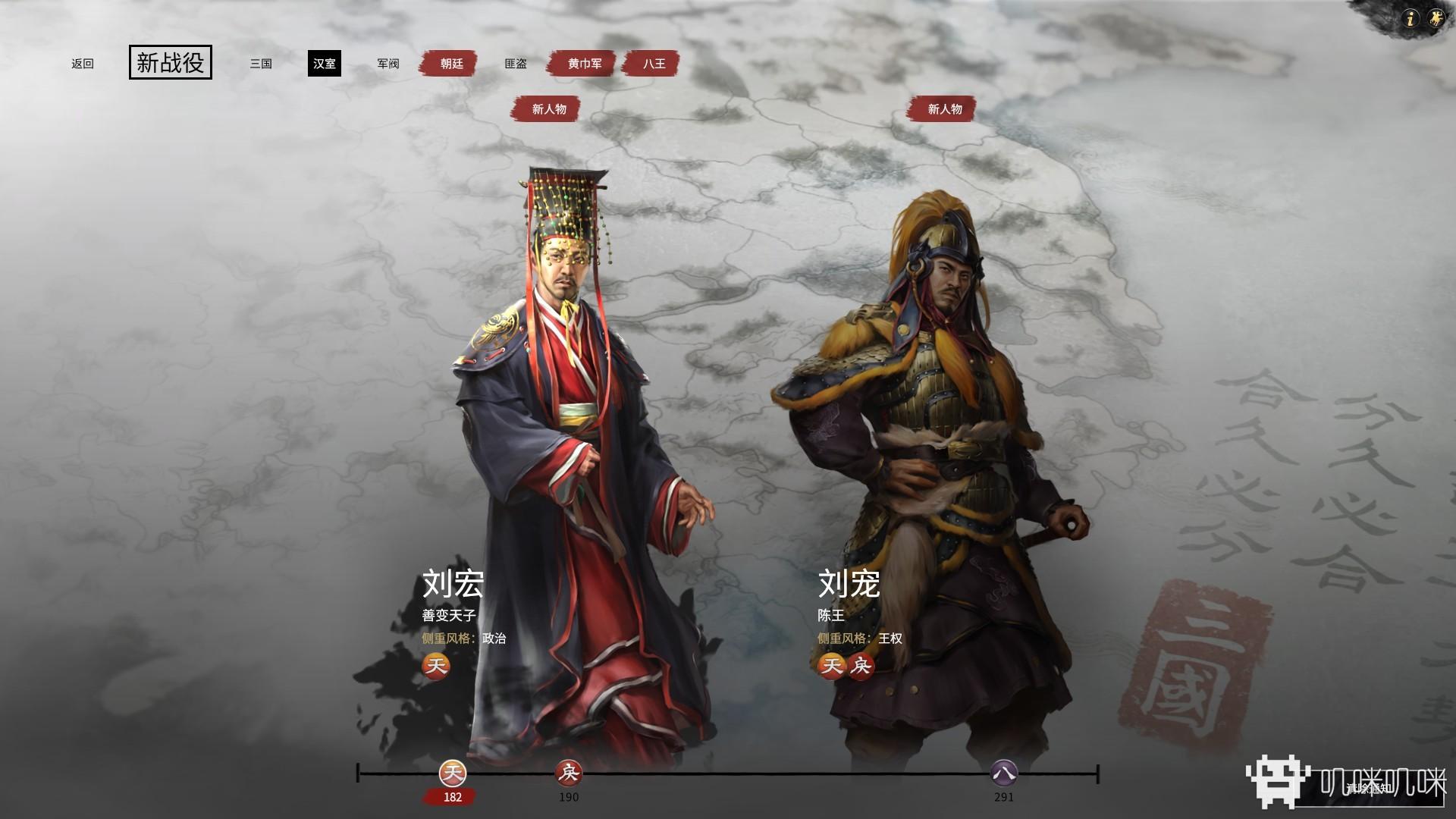Show the 匪盗 bandits tab

[x=516, y=64]
